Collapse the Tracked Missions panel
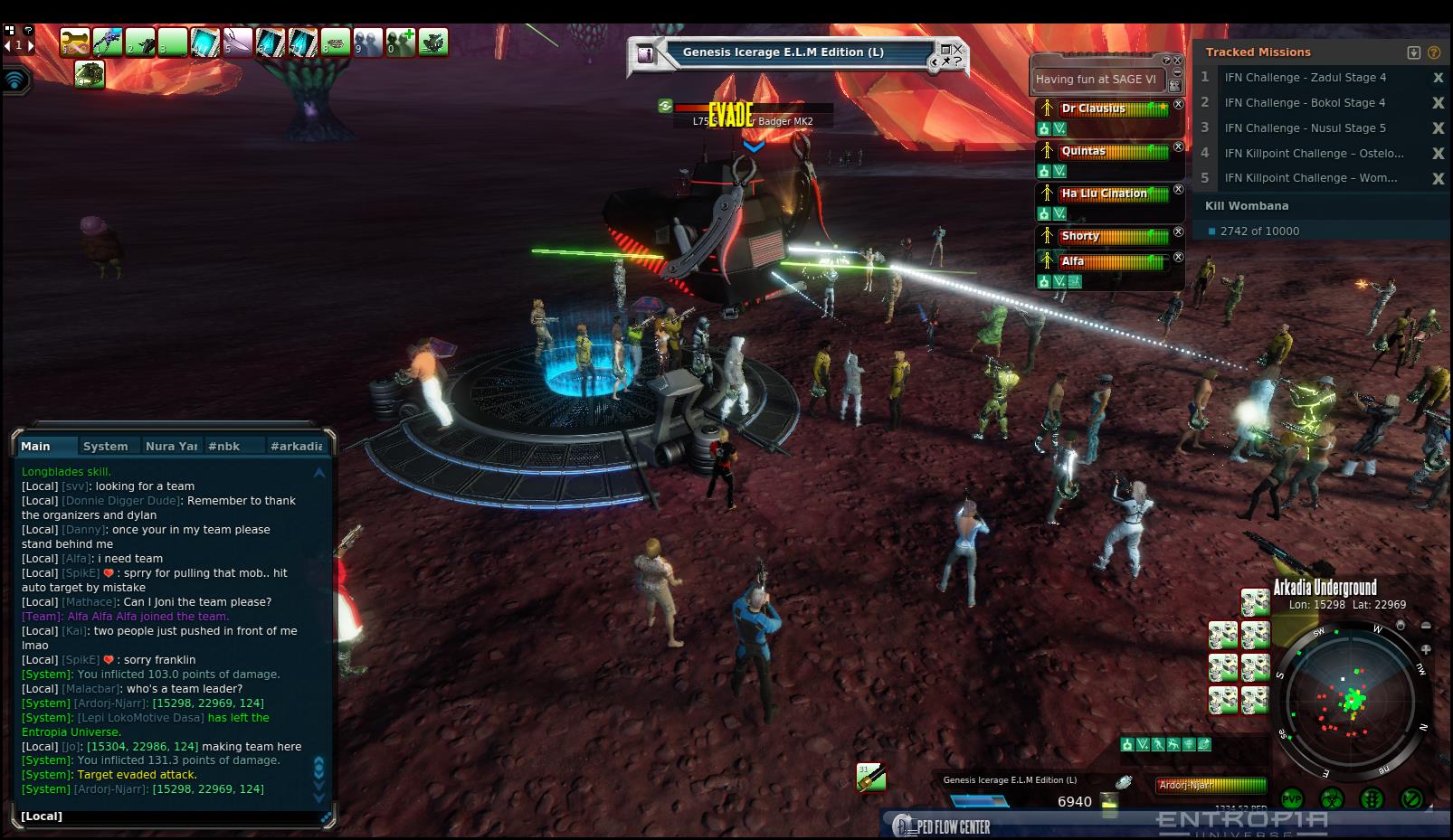 click(1414, 52)
